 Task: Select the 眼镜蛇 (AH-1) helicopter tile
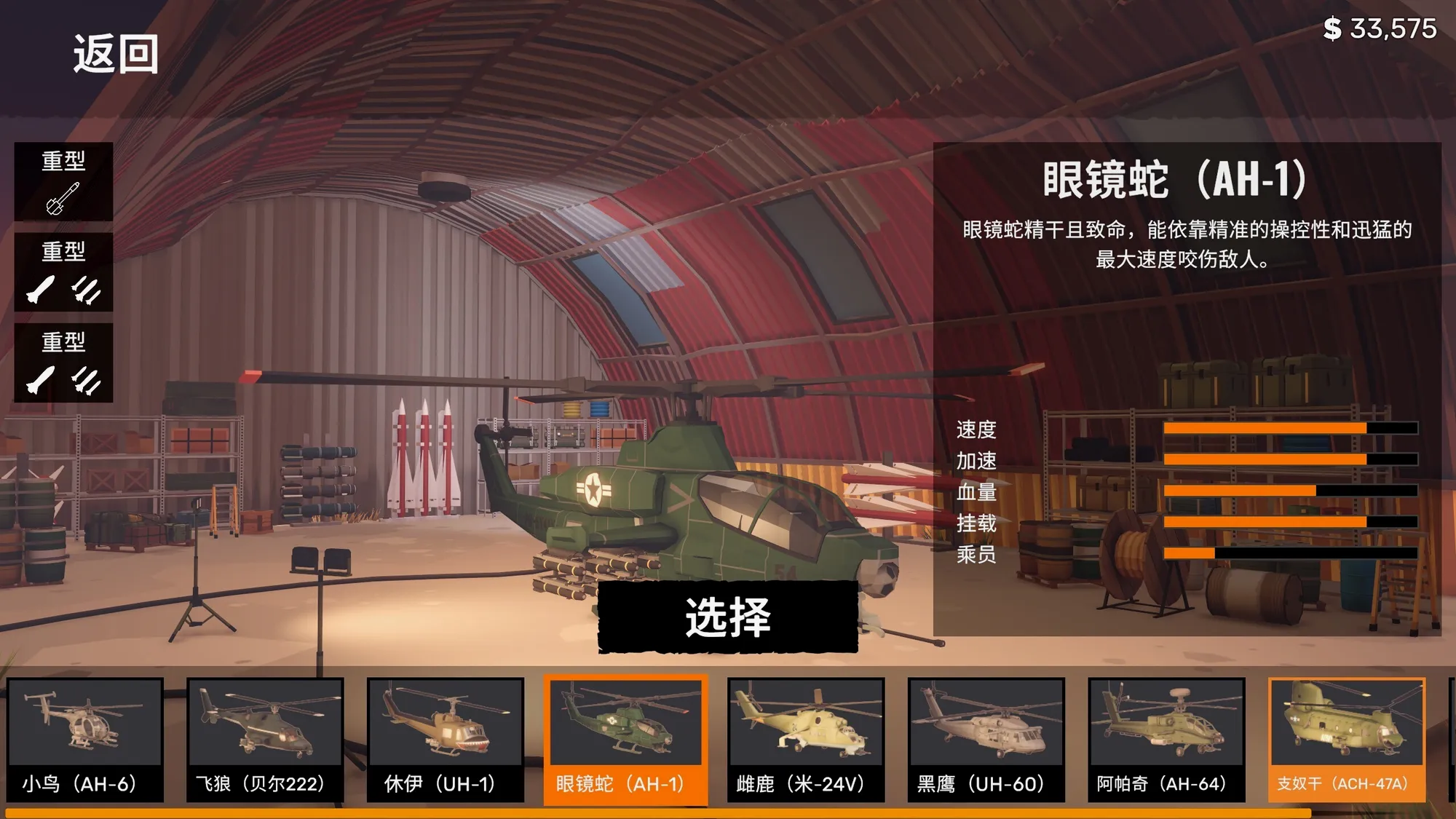coord(625,739)
